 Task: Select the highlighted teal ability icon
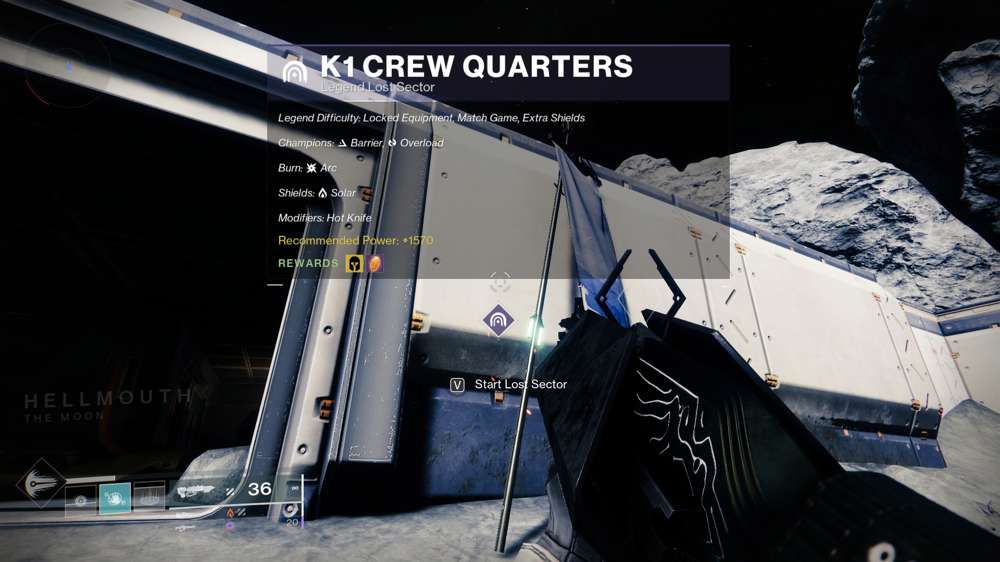(115, 497)
